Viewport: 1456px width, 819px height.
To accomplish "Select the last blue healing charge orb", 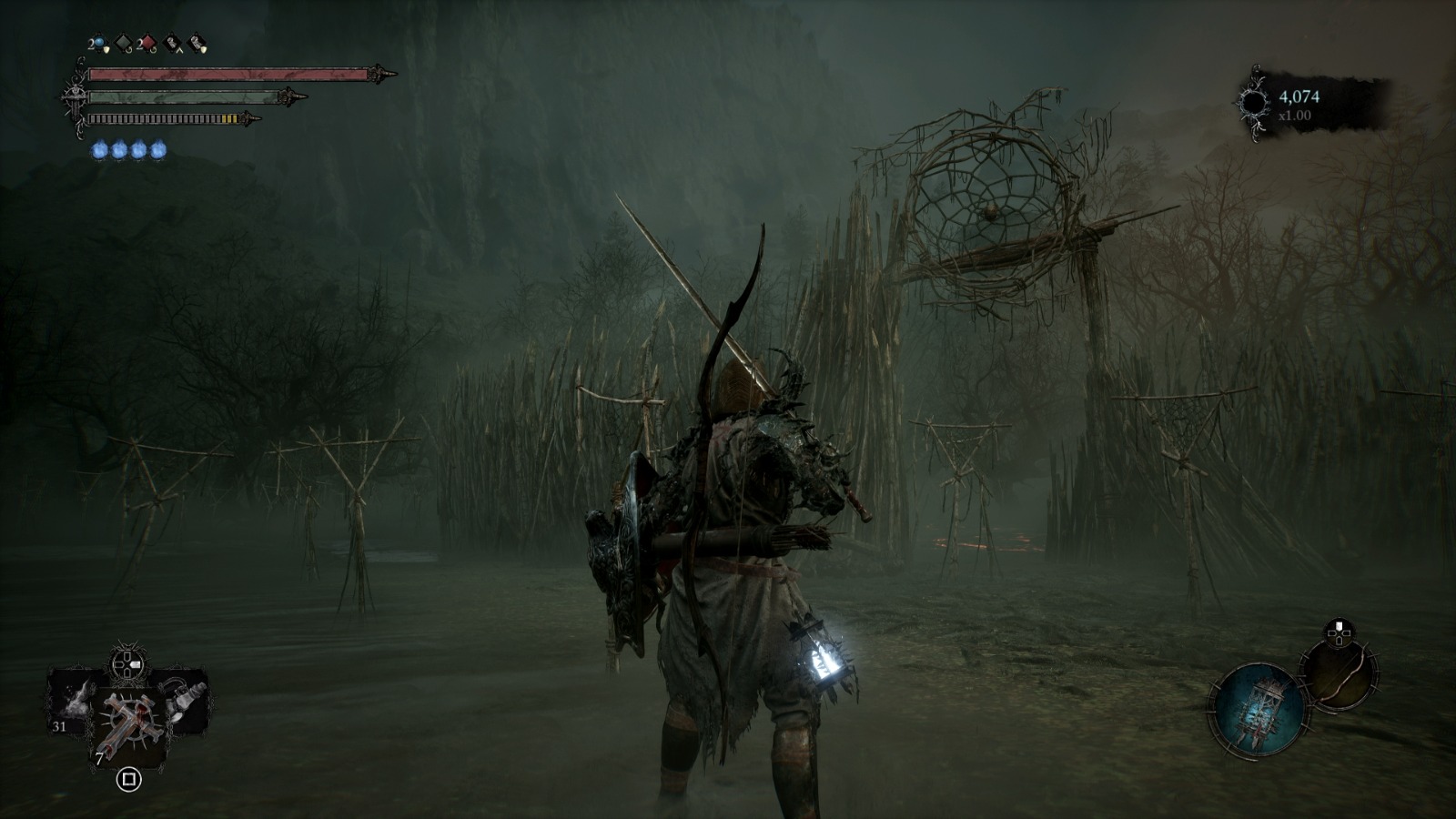I will tap(157, 148).
